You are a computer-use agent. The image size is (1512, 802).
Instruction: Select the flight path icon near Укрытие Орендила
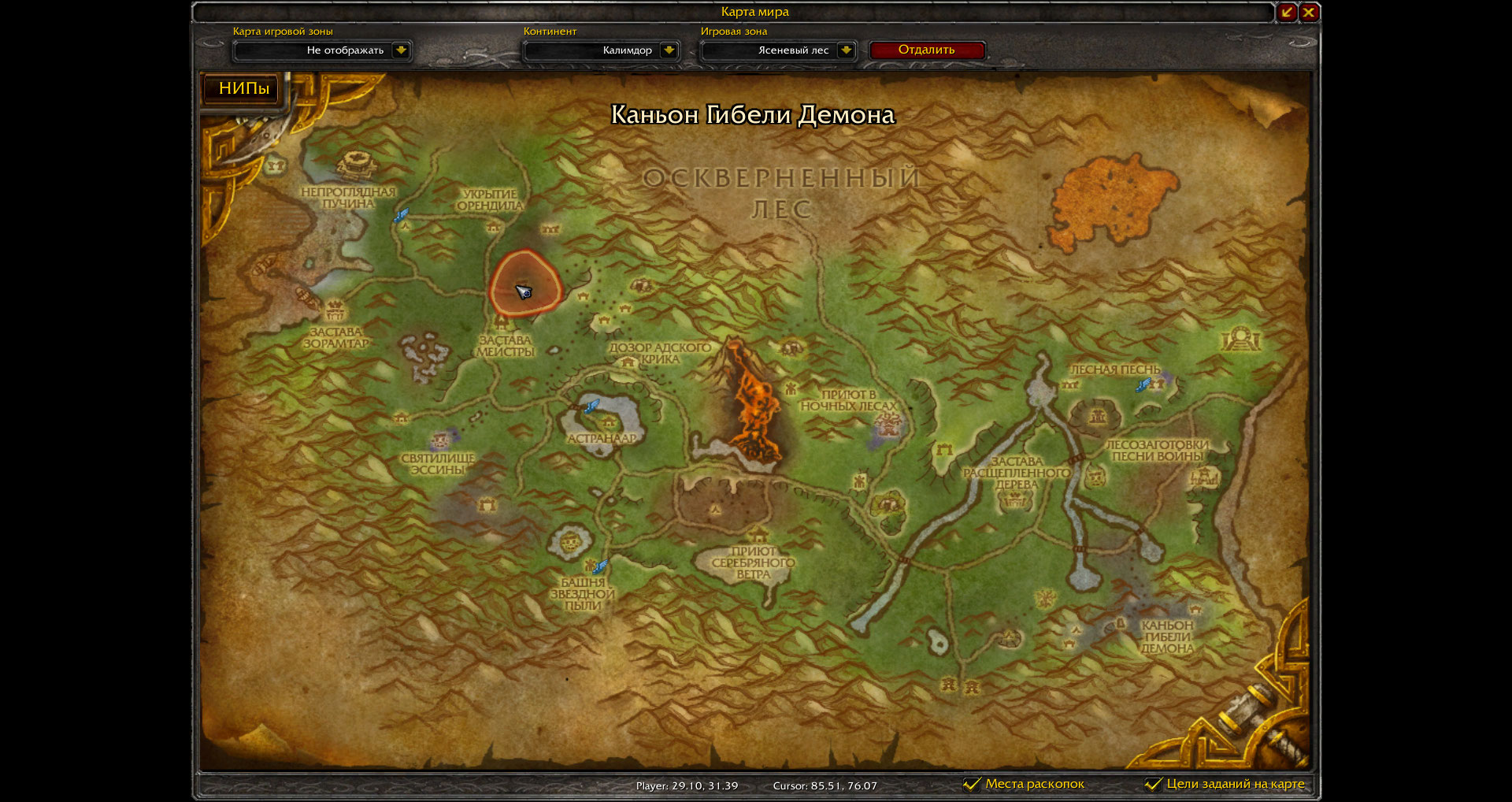pyautogui.click(x=403, y=213)
